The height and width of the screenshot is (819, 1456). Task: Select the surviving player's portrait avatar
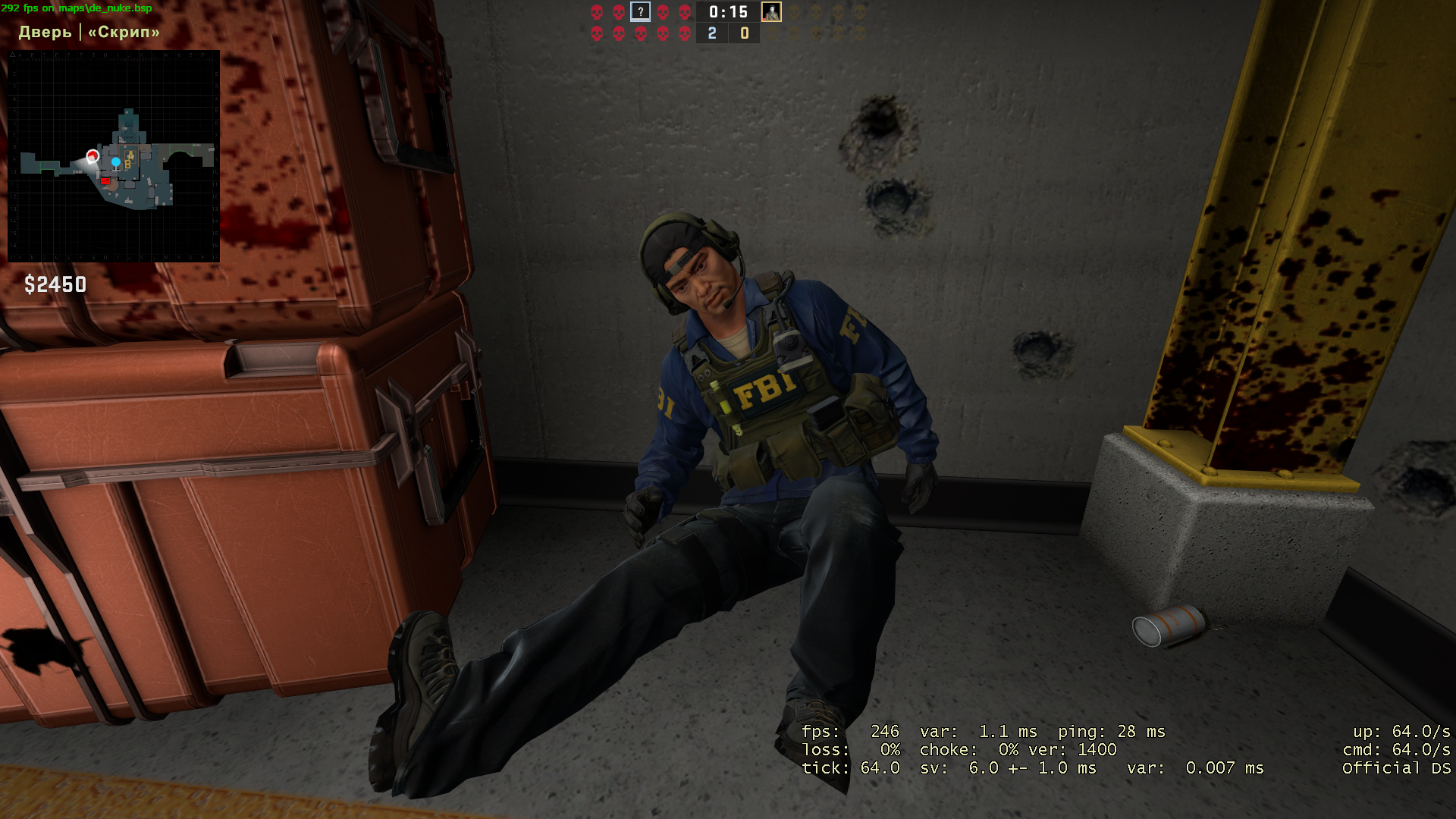771,12
